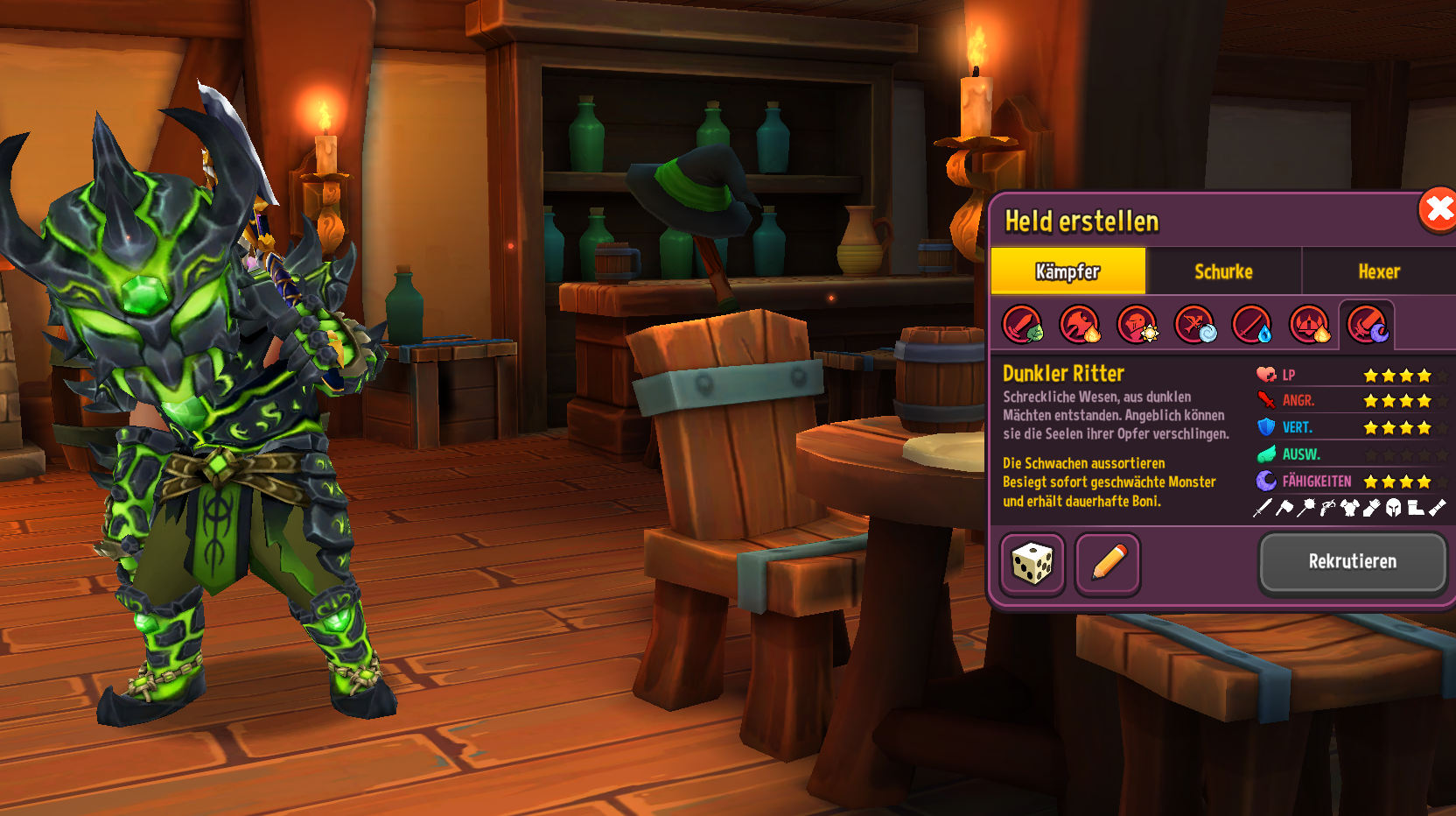Switch to the Schurke tab
The height and width of the screenshot is (816, 1456).
(x=1223, y=271)
